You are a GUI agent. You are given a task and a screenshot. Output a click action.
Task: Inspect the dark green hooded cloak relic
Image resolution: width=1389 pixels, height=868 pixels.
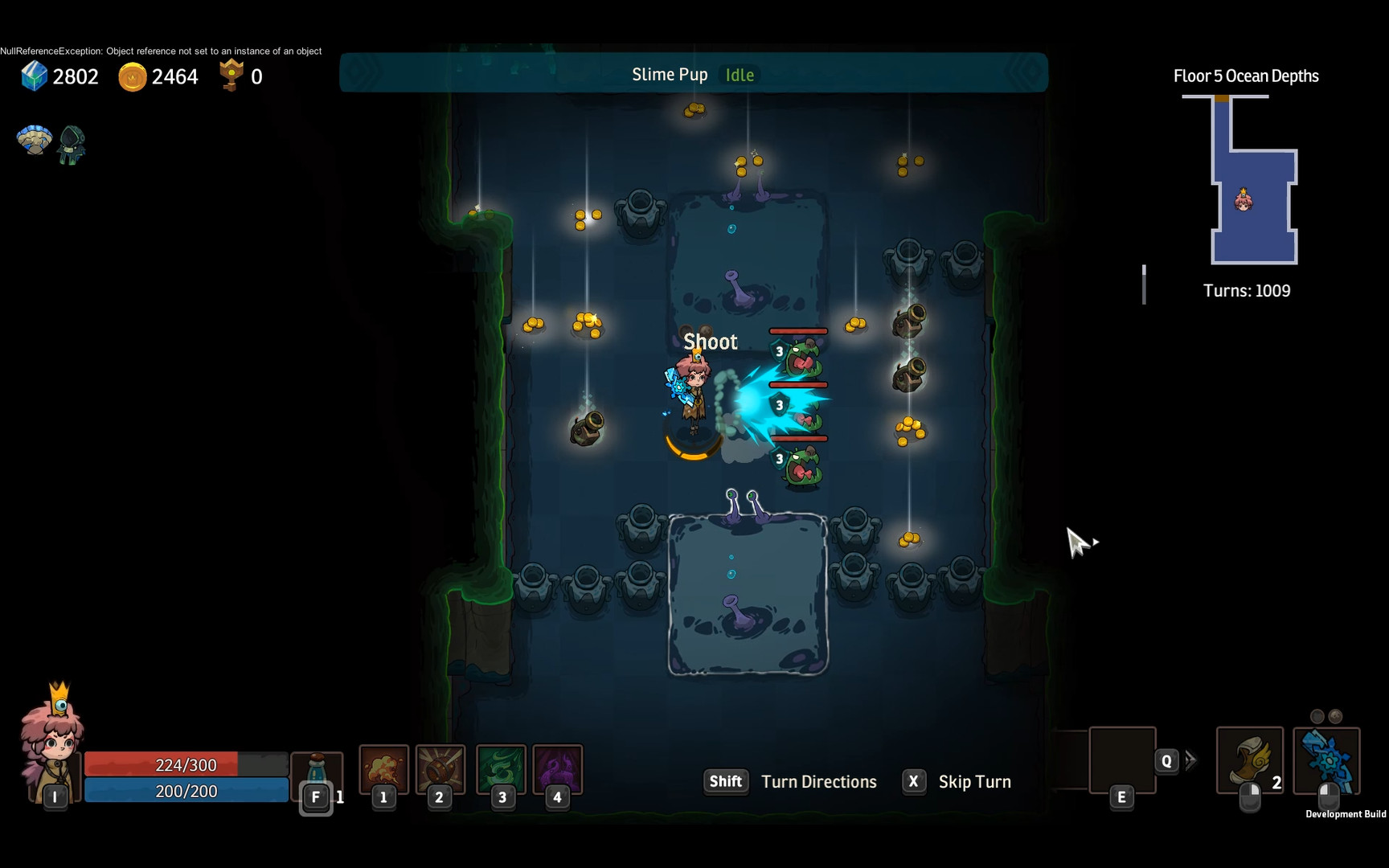[72, 145]
